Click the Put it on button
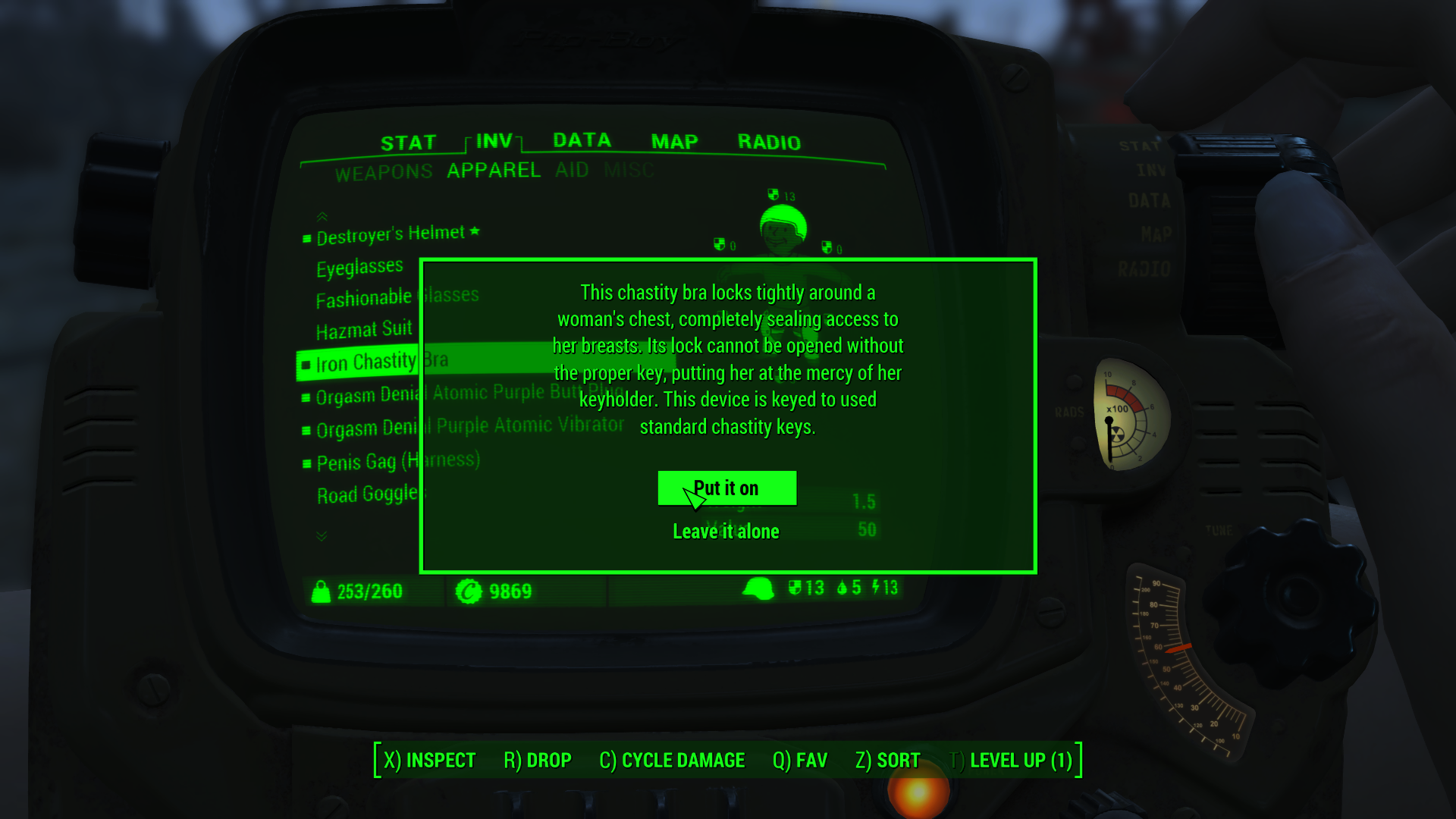Image resolution: width=1456 pixels, height=819 pixels. click(x=726, y=488)
